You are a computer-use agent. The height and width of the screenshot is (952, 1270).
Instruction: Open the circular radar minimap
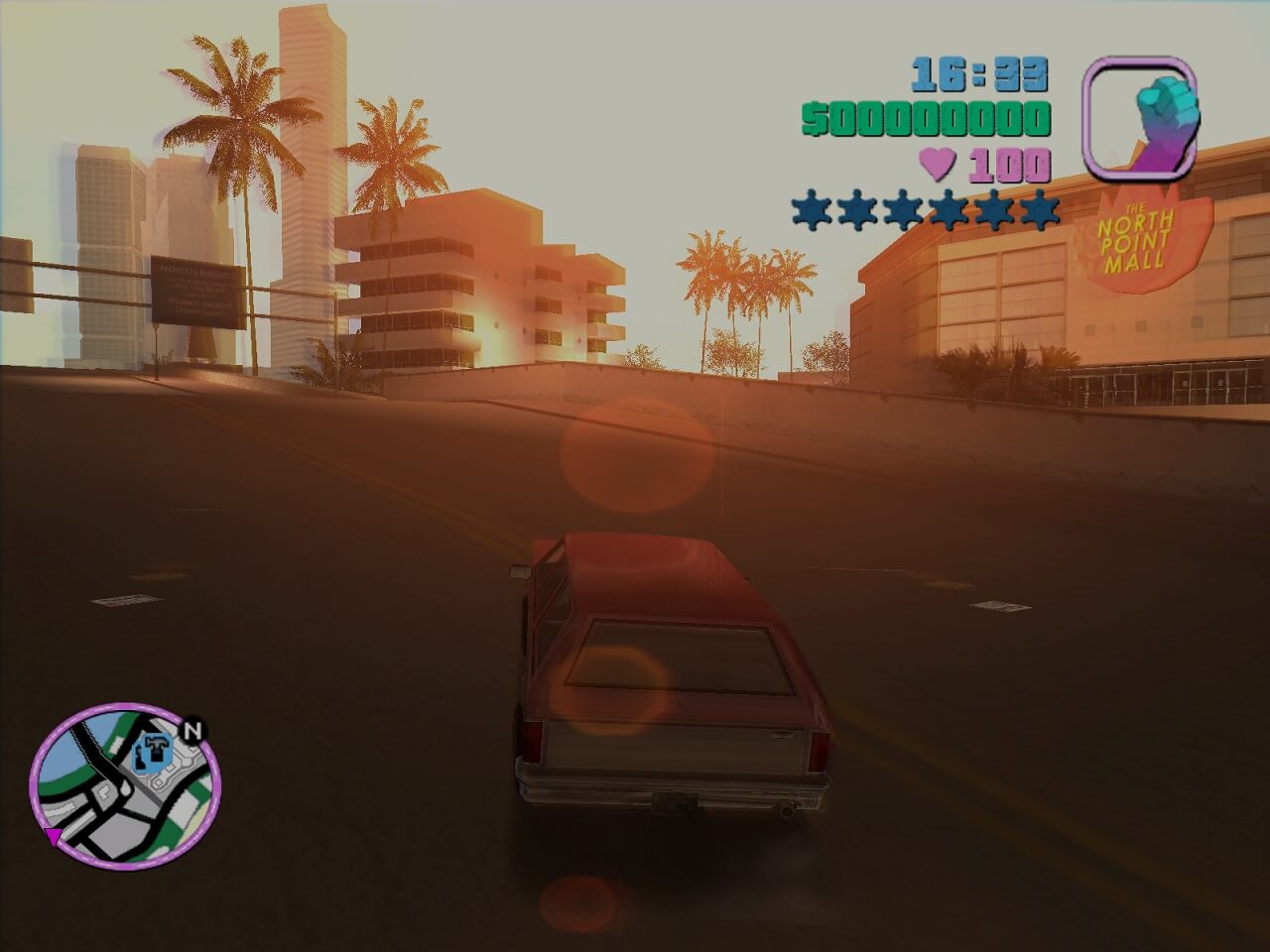125,786
